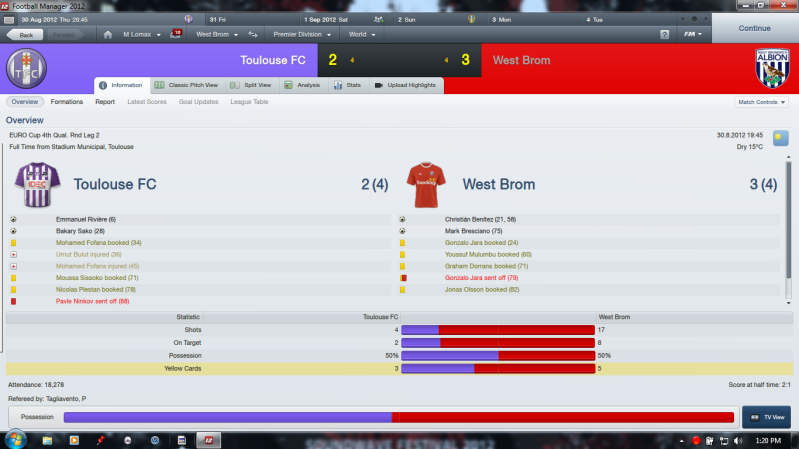Open the World menu
Viewport: 799px width, 449px height.
coord(362,35)
